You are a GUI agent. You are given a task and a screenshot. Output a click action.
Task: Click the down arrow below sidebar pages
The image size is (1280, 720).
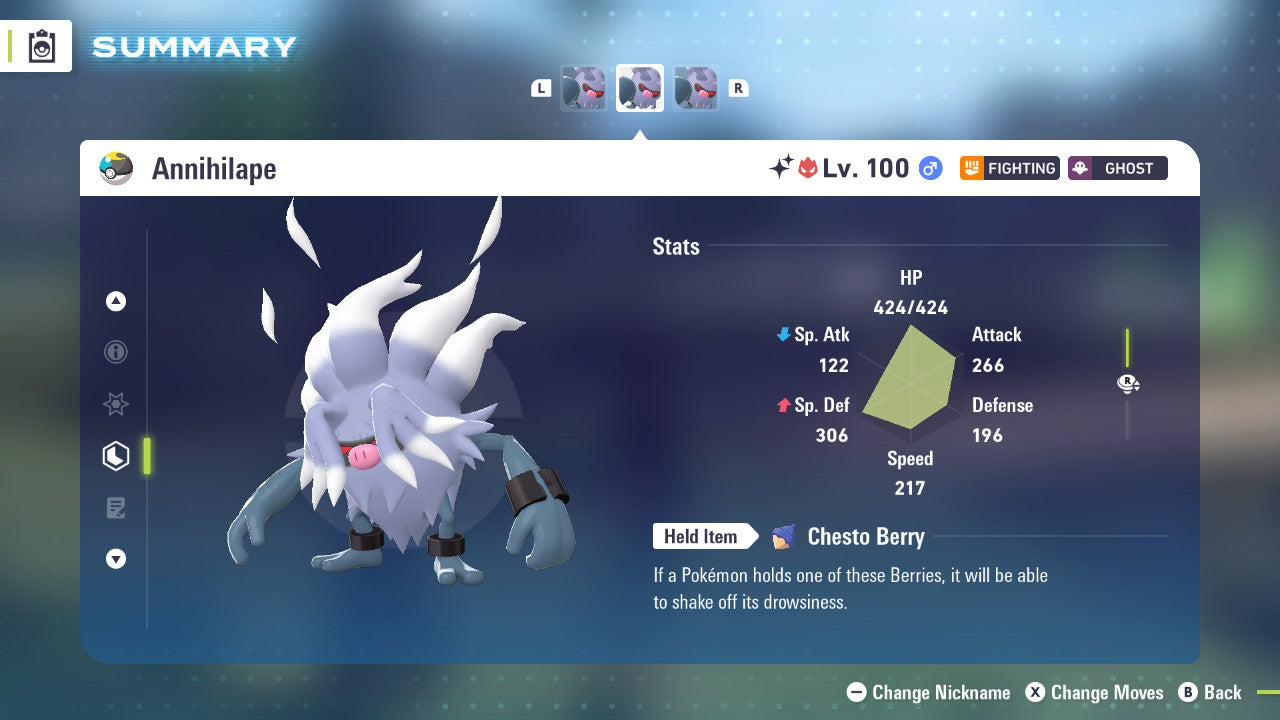tap(116, 559)
